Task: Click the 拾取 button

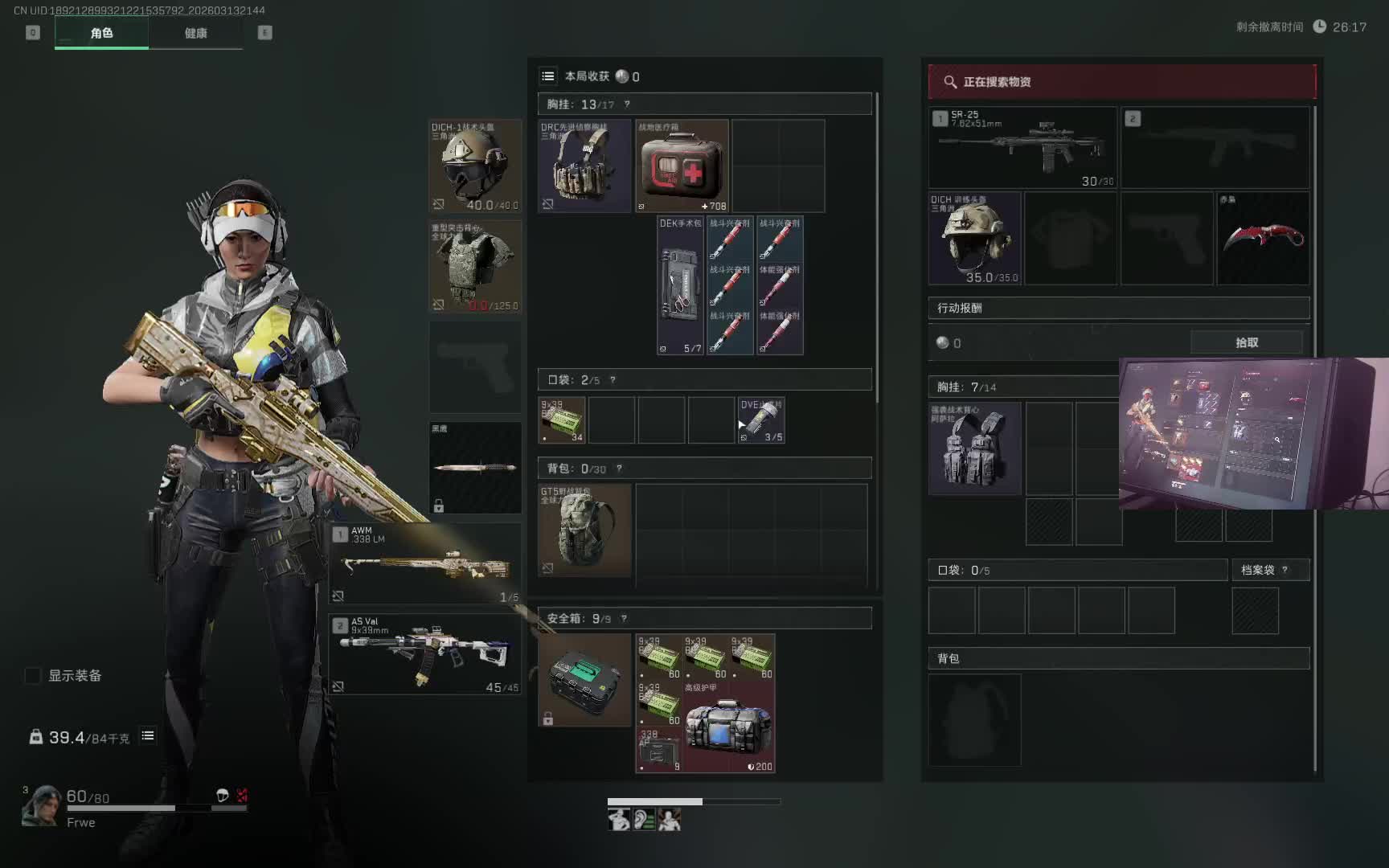Action: (x=1246, y=342)
